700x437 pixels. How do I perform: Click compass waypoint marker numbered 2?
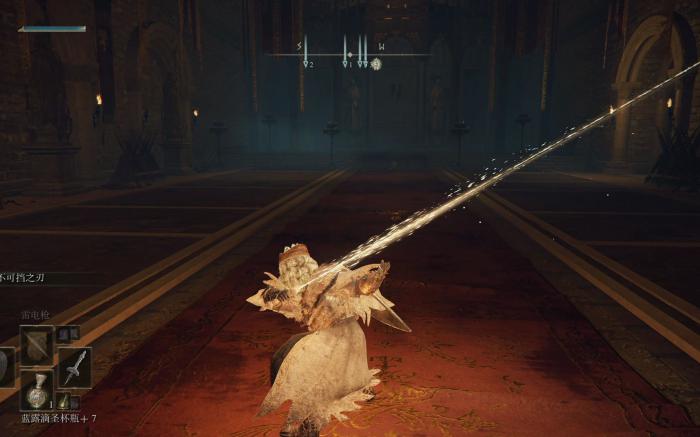pyautogui.click(x=306, y=62)
